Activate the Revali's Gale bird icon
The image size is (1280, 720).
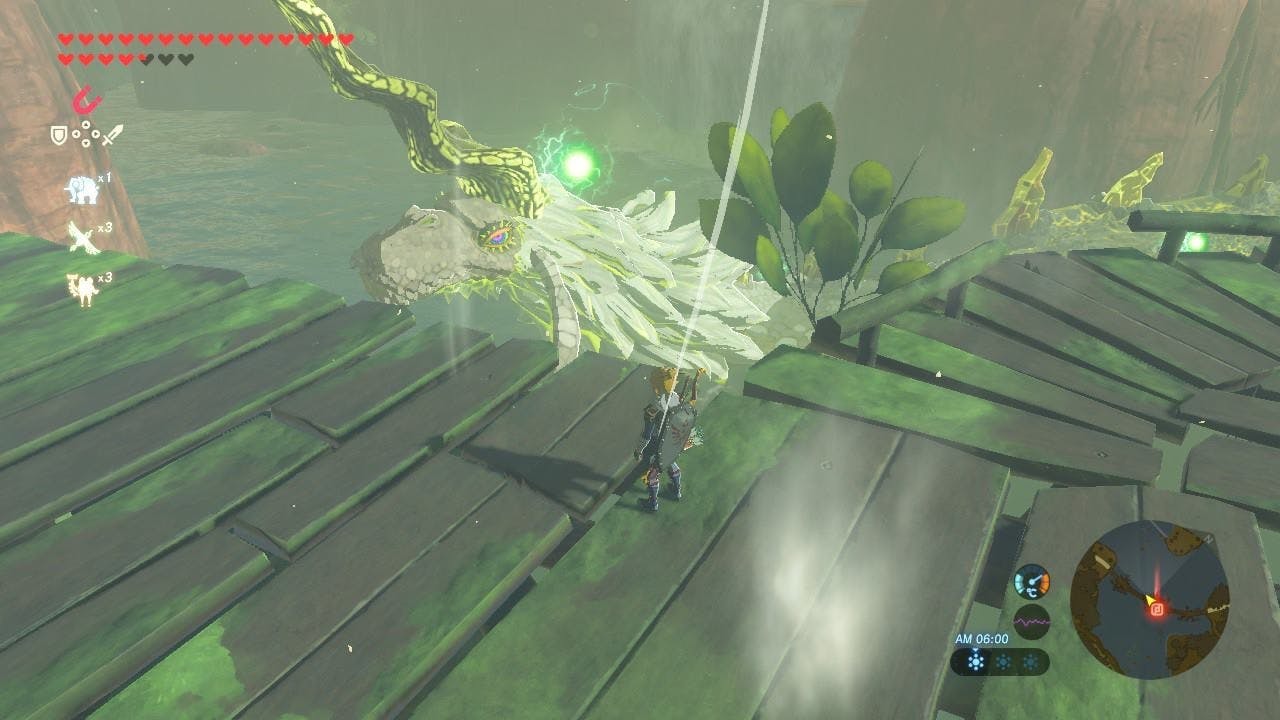pos(81,237)
